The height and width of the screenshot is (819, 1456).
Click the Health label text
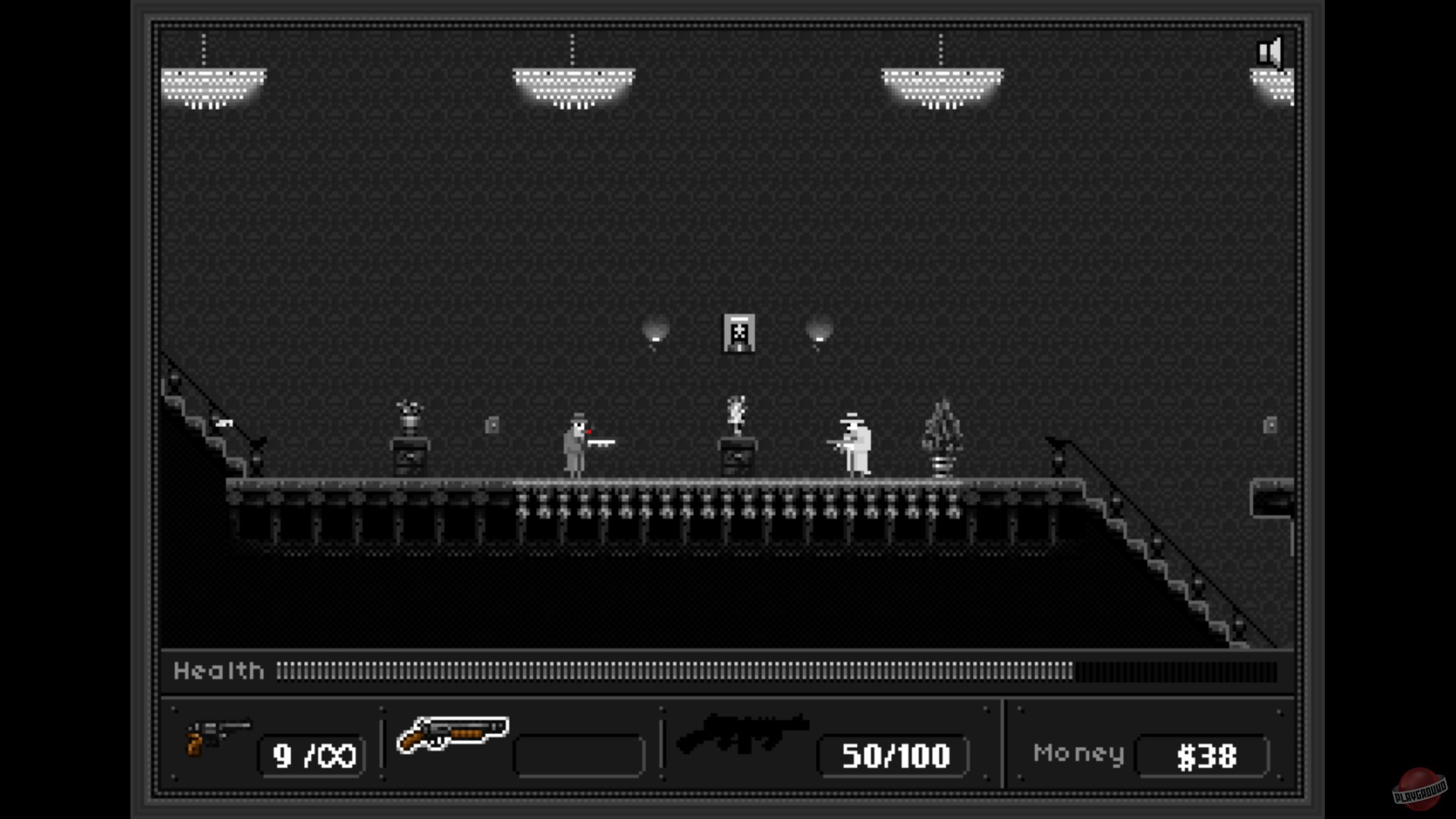pos(218,670)
